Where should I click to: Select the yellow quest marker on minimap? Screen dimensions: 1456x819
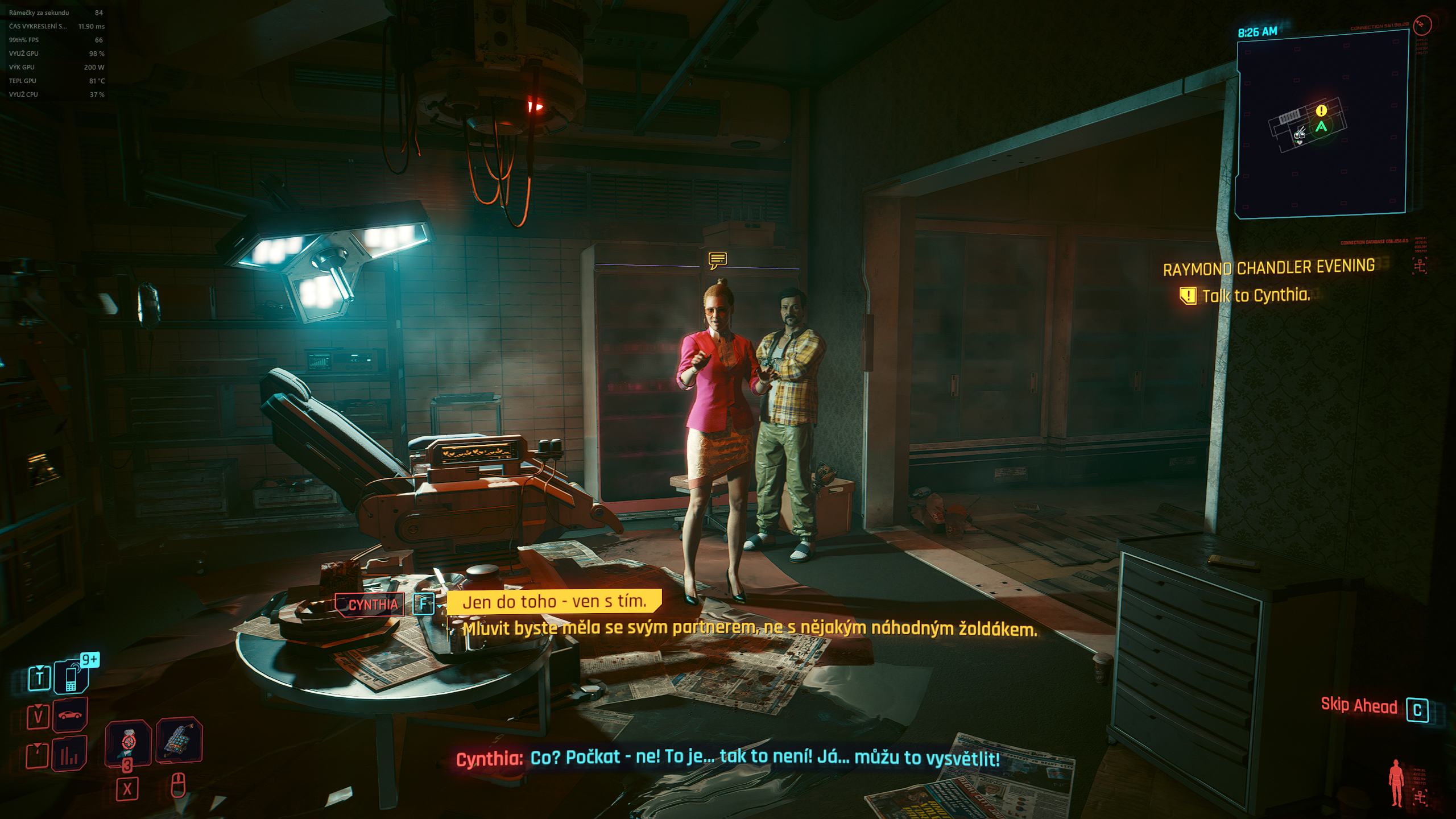[x=1321, y=110]
